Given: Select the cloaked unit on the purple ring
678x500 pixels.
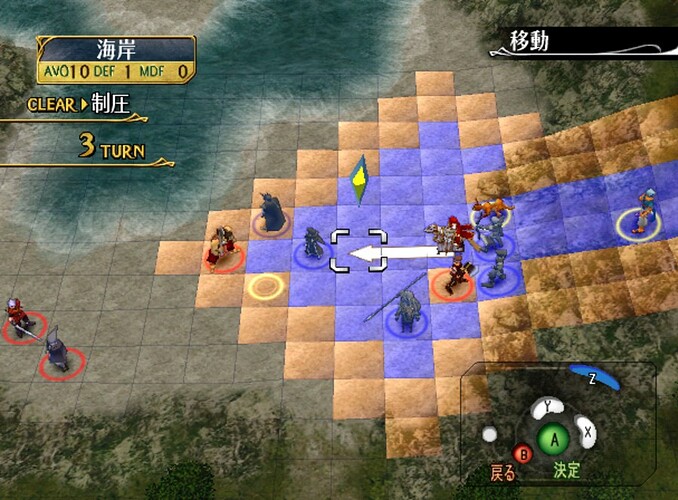Looking at the screenshot, I should click(270, 211).
